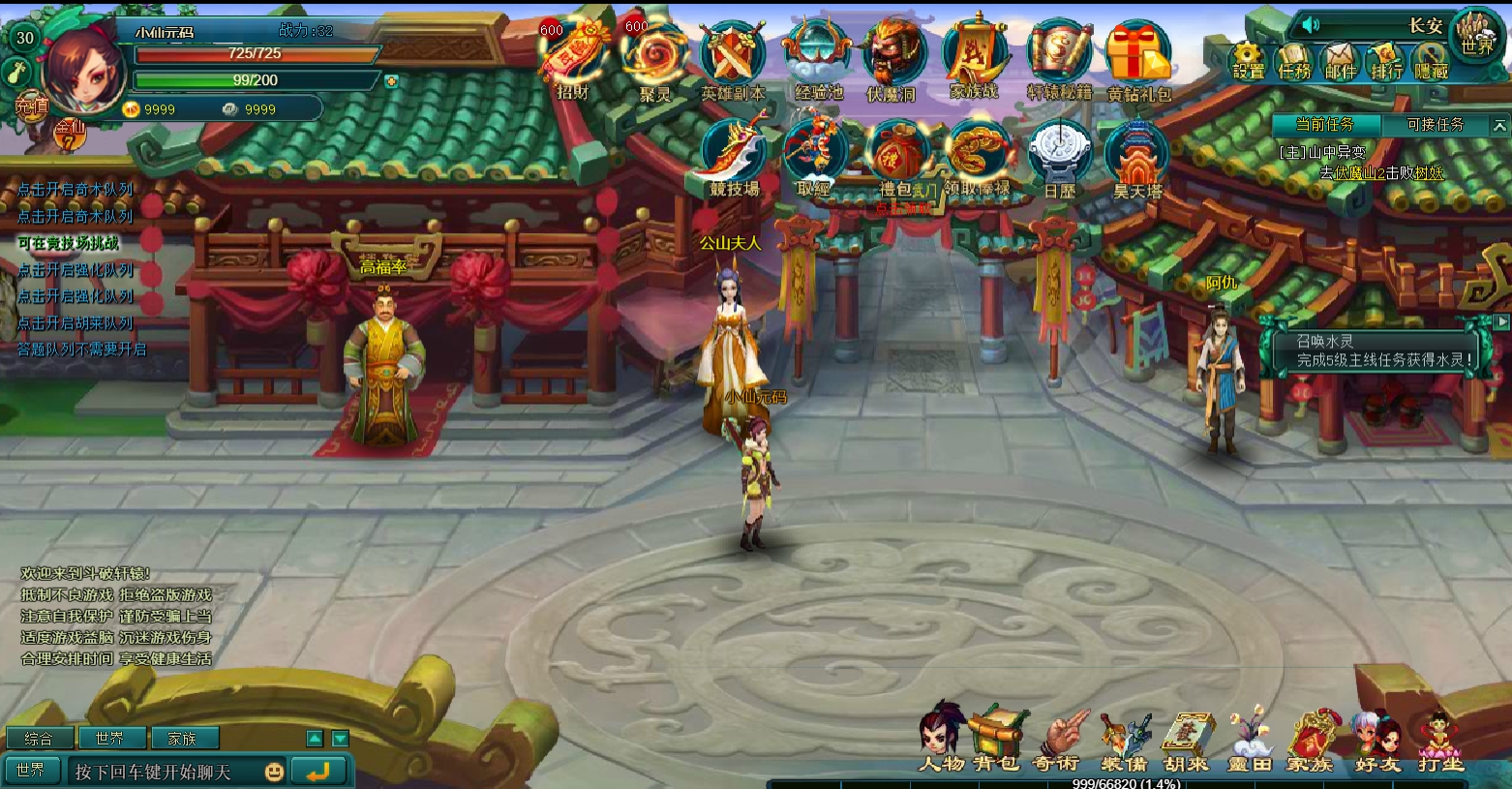Expand 阿仇's dialogue bubble arrow

tap(1501, 322)
